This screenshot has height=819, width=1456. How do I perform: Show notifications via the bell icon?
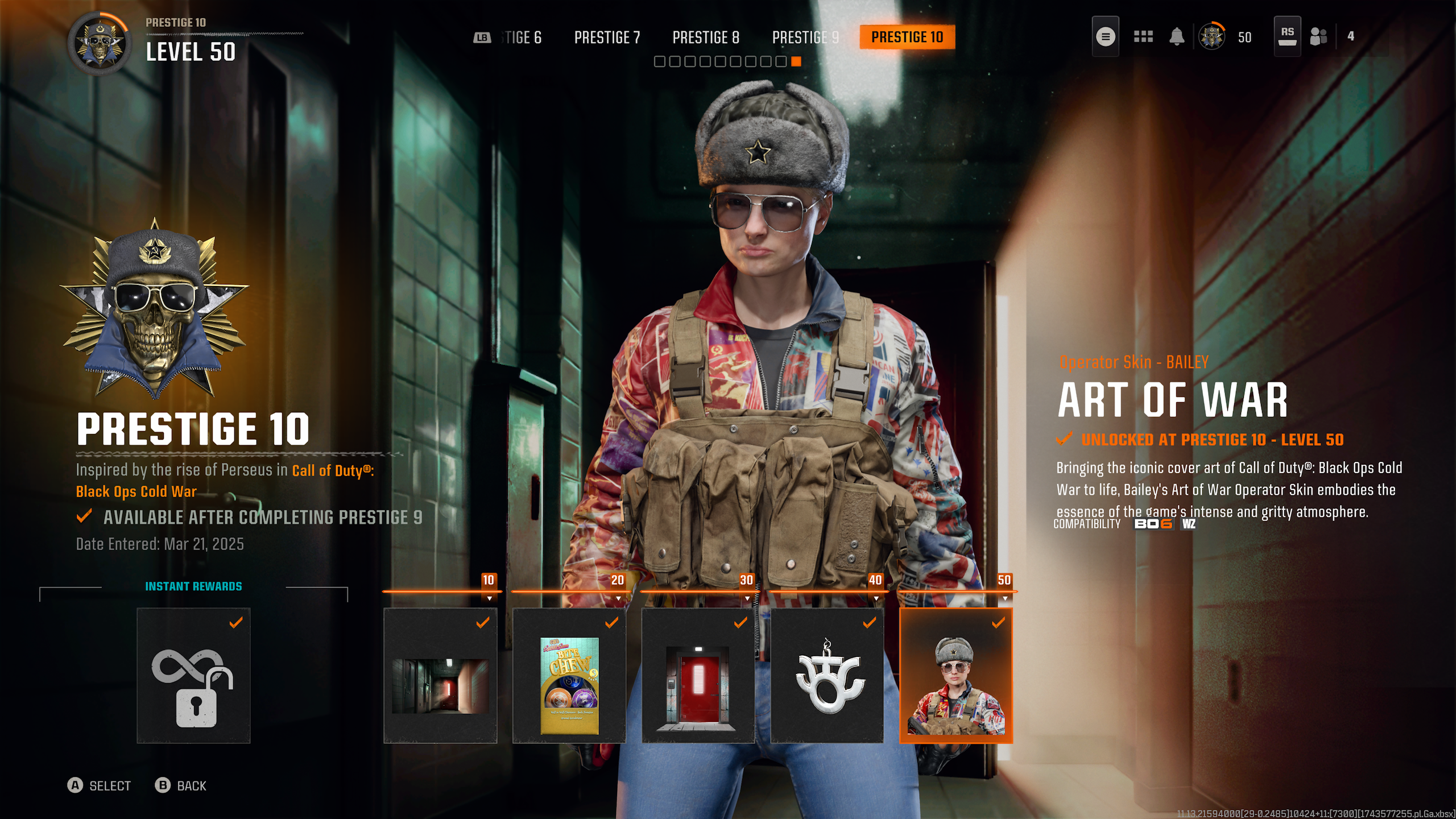(1177, 37)
